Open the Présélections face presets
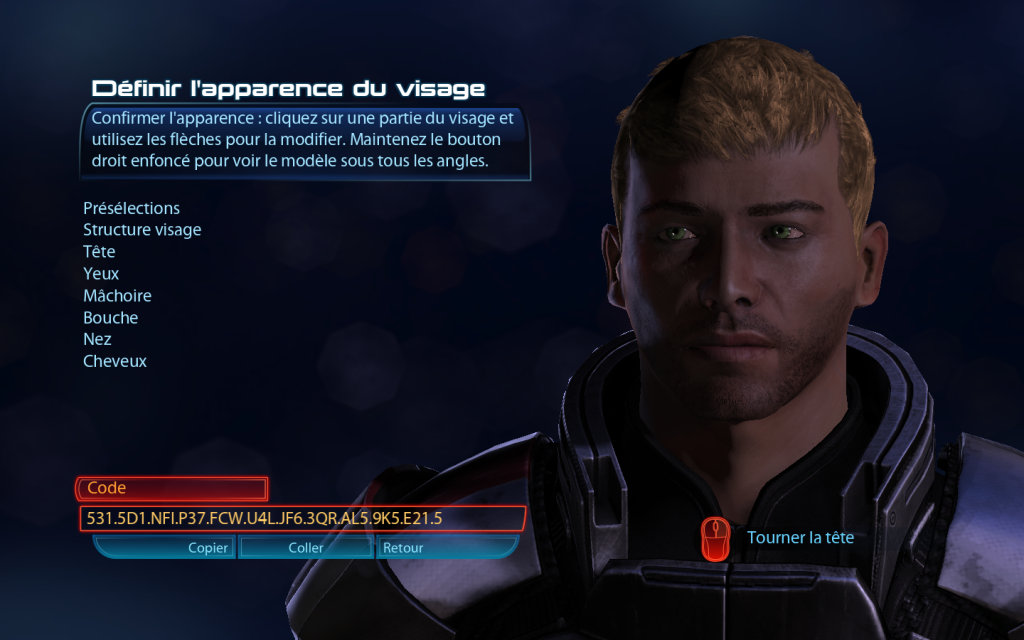 click(131, 208)
